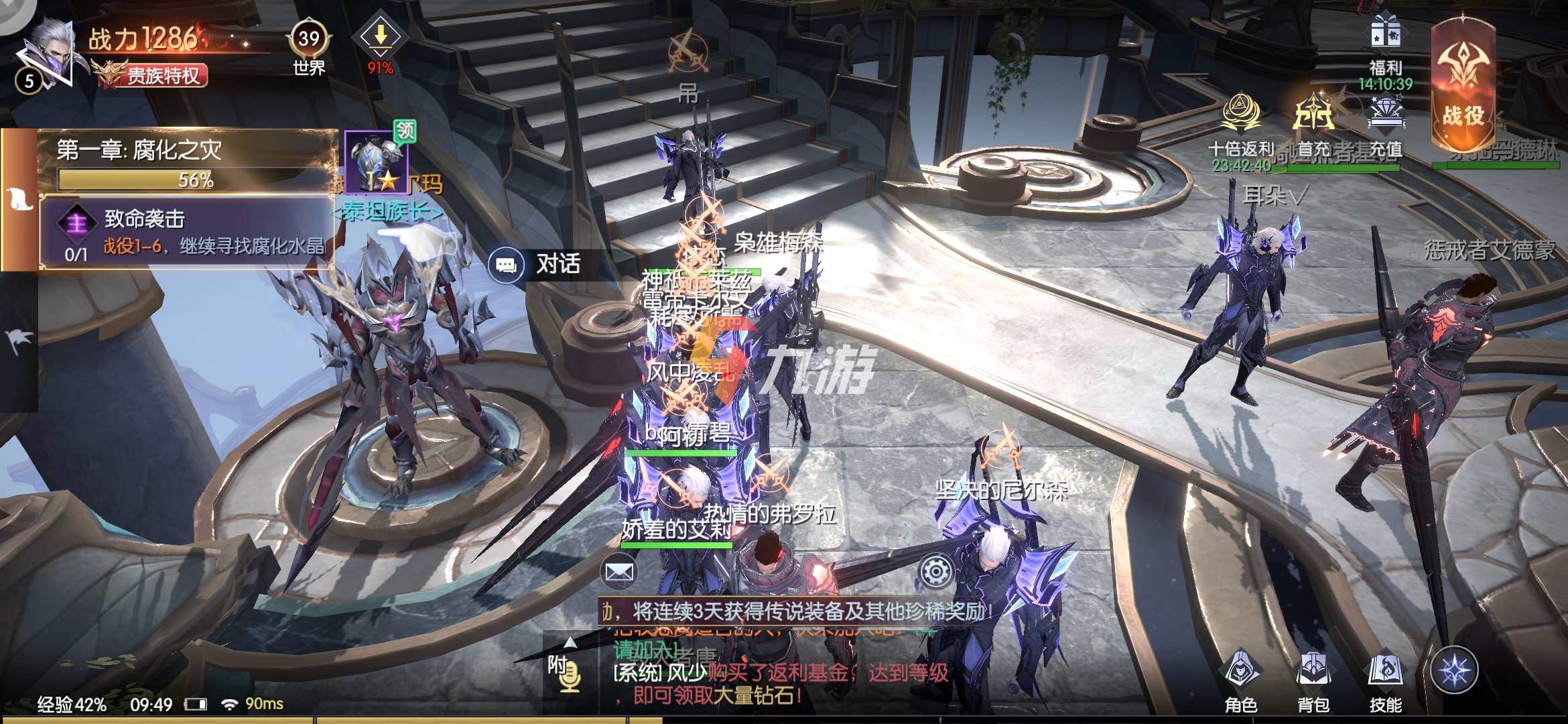The width and height of the screenshot is (1568, 724).
Task: Open the 角色 character menu
Action: (1241, 678)
